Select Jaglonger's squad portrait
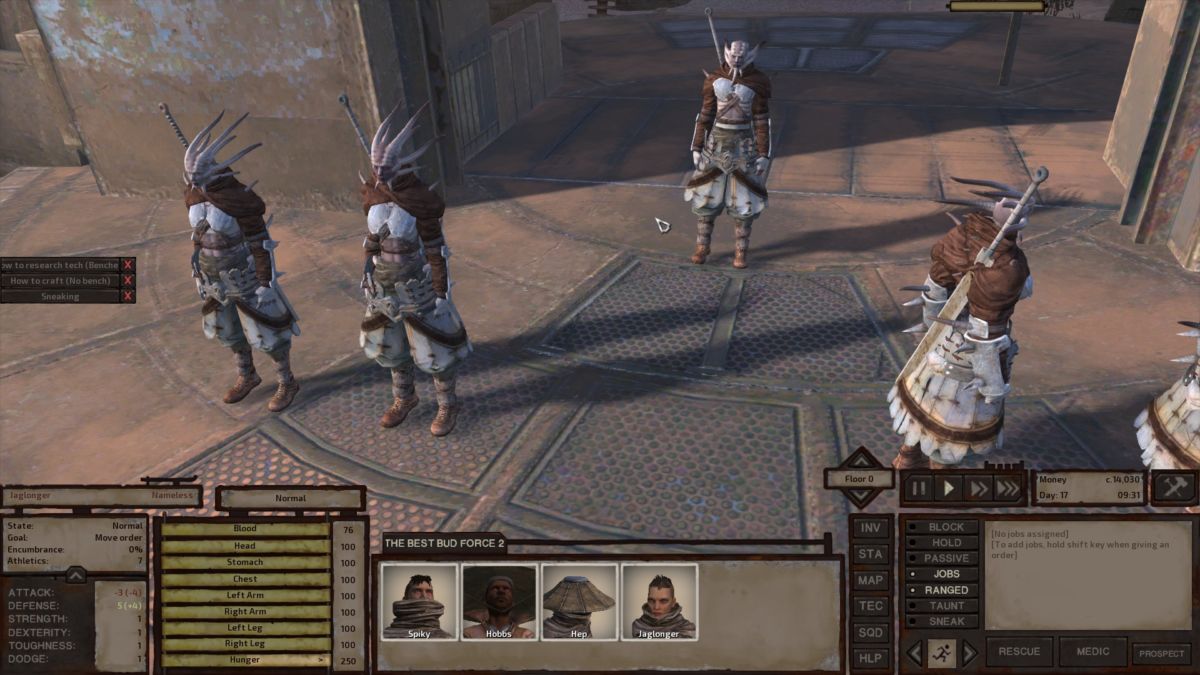 pos(659,600)
